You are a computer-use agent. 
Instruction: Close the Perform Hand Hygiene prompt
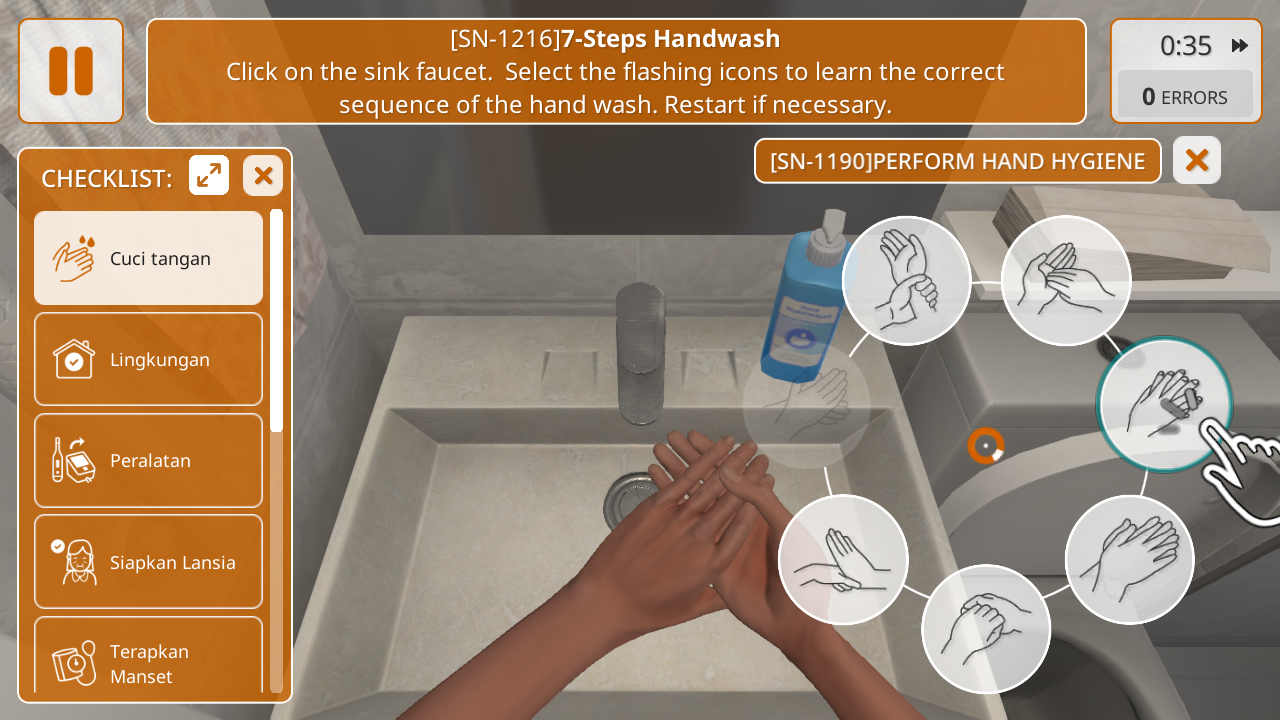click(x=1197, y=160)
